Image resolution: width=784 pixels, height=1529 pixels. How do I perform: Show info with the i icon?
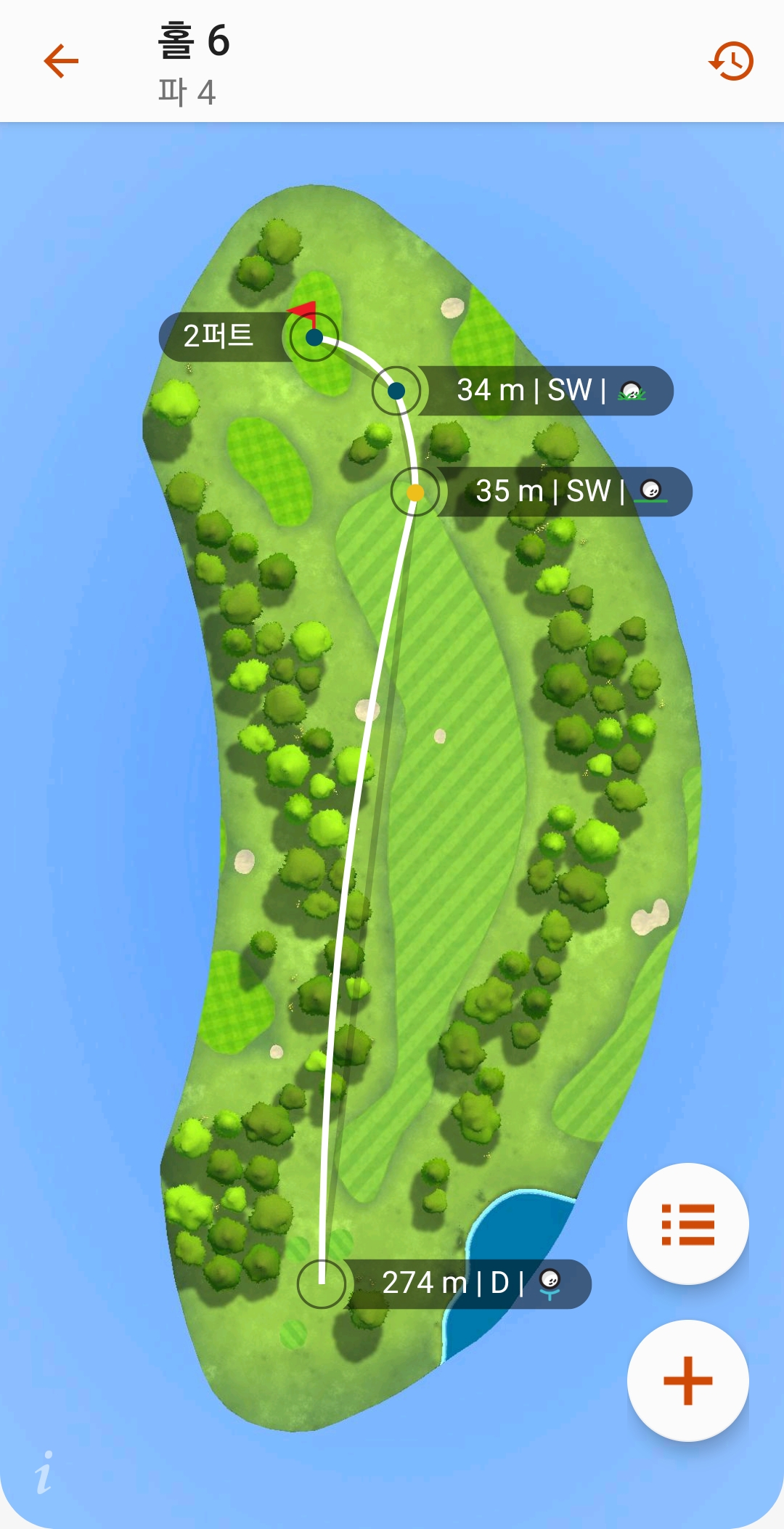(44, 1472)
